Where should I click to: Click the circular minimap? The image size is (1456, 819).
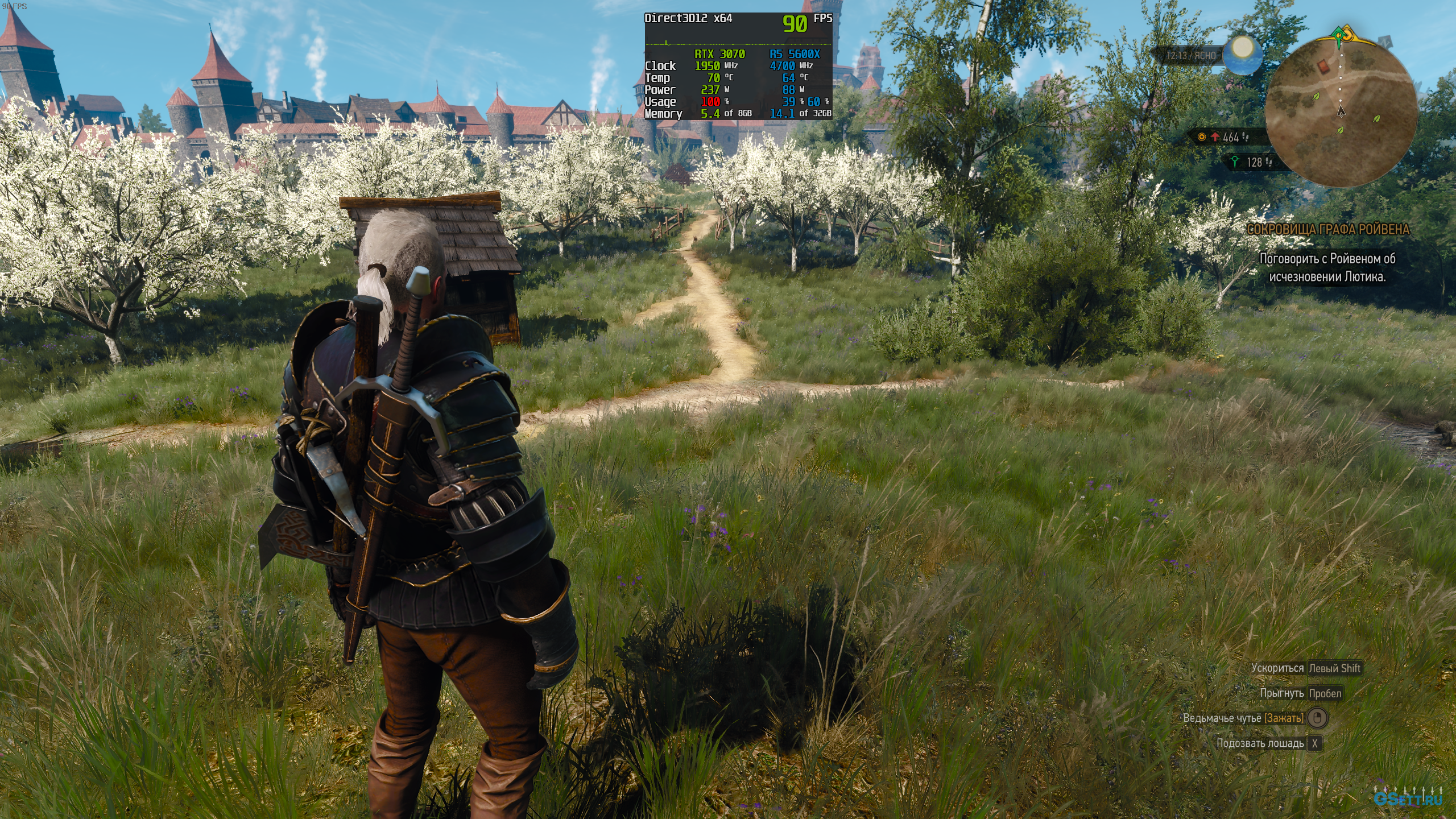(1341, 113)
